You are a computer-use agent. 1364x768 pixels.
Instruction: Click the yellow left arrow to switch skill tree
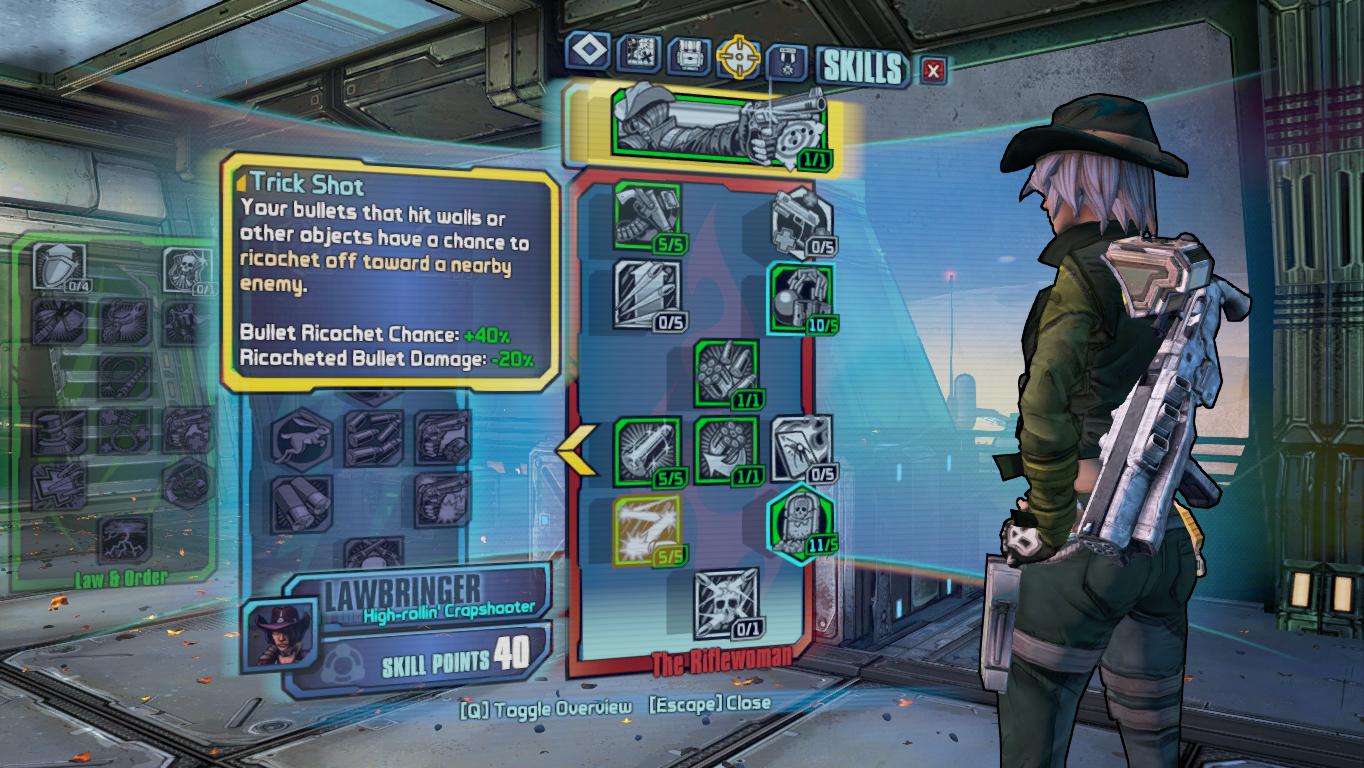coord(577,452)
